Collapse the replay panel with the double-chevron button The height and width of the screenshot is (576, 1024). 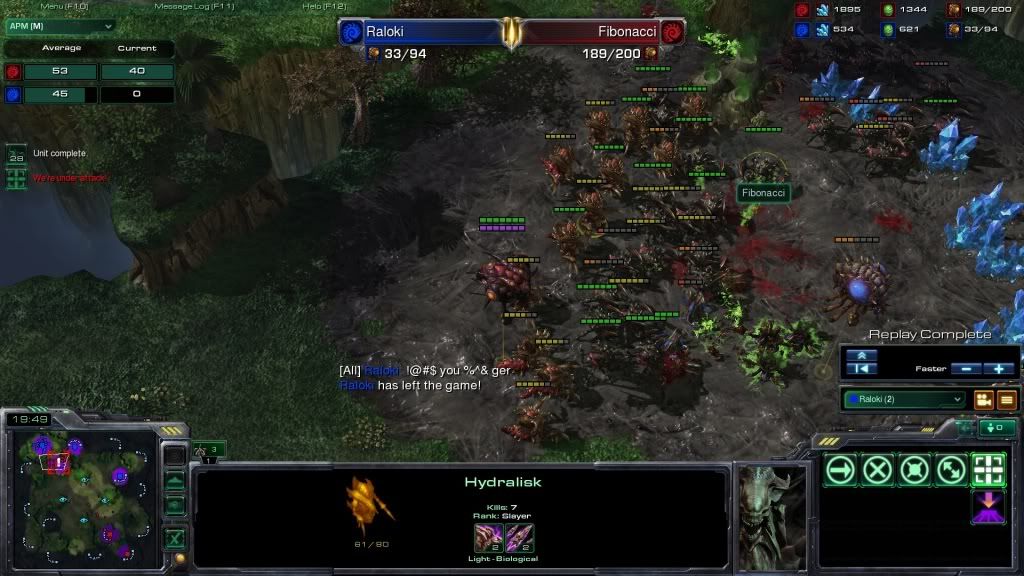coord(862,355)
